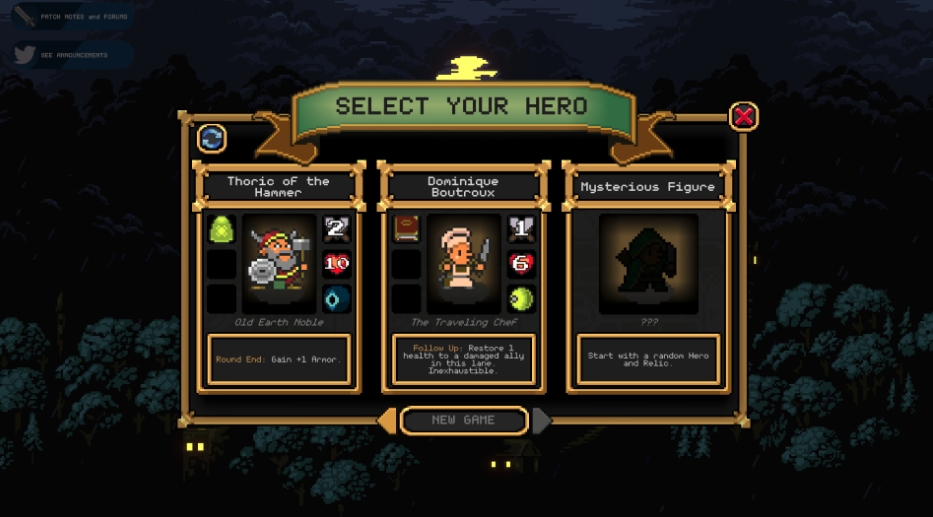View Thoric's Round End armor ability text

click(x=278, y=359)
